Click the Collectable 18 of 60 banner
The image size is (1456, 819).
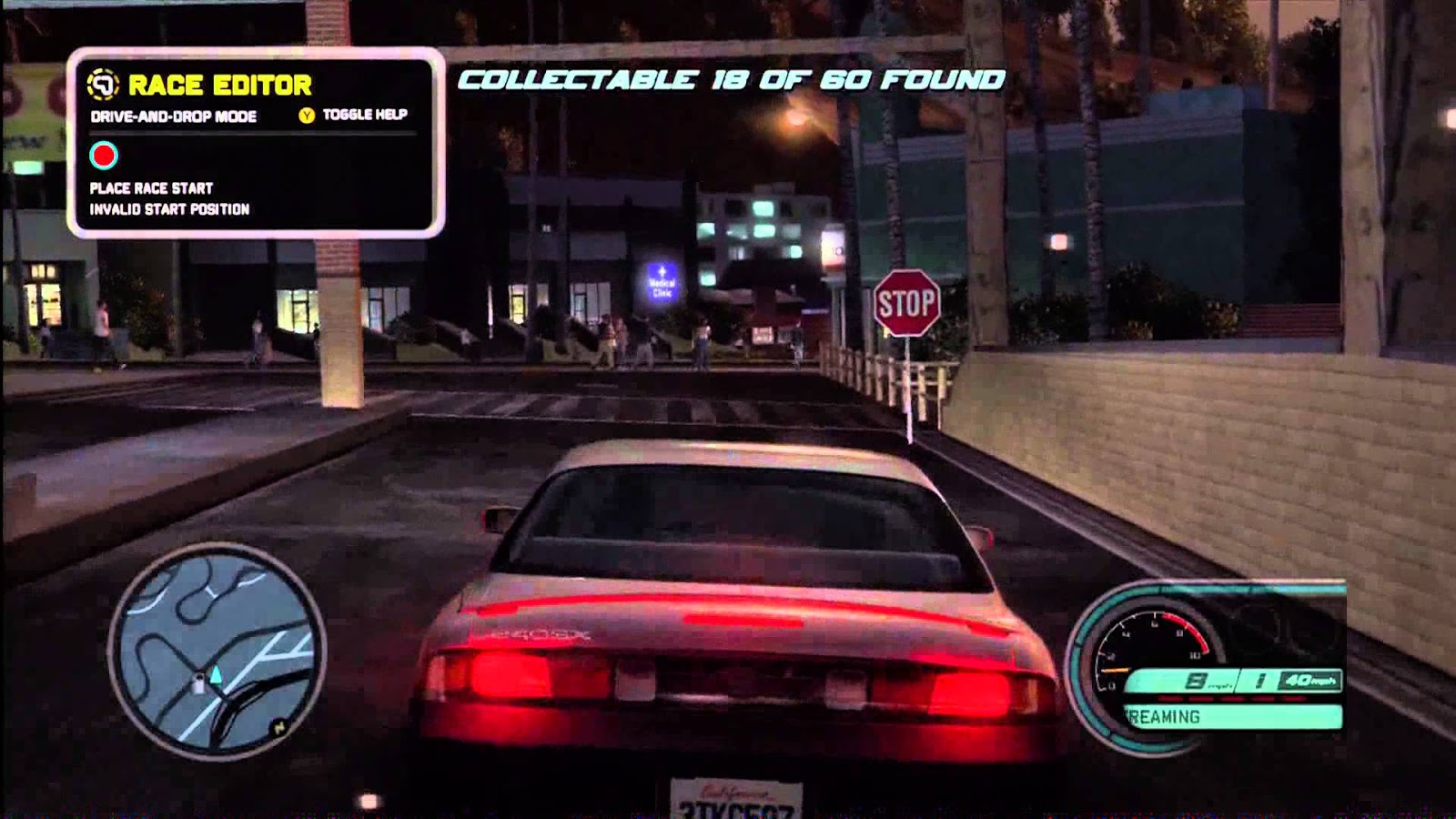(730, 80)
